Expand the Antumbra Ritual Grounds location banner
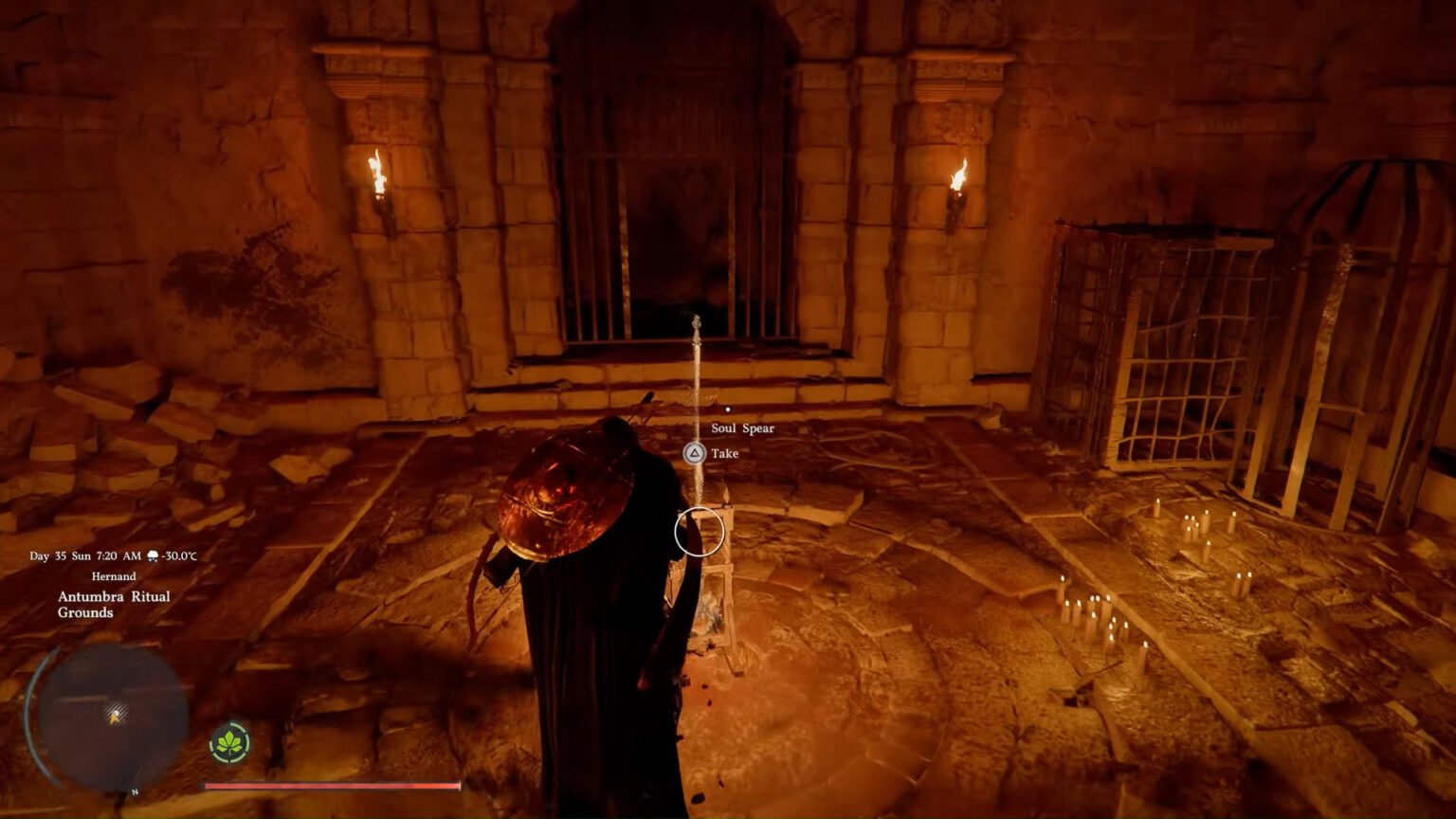The height and width of the screenshot is (819, 1456). click(113, 605)
